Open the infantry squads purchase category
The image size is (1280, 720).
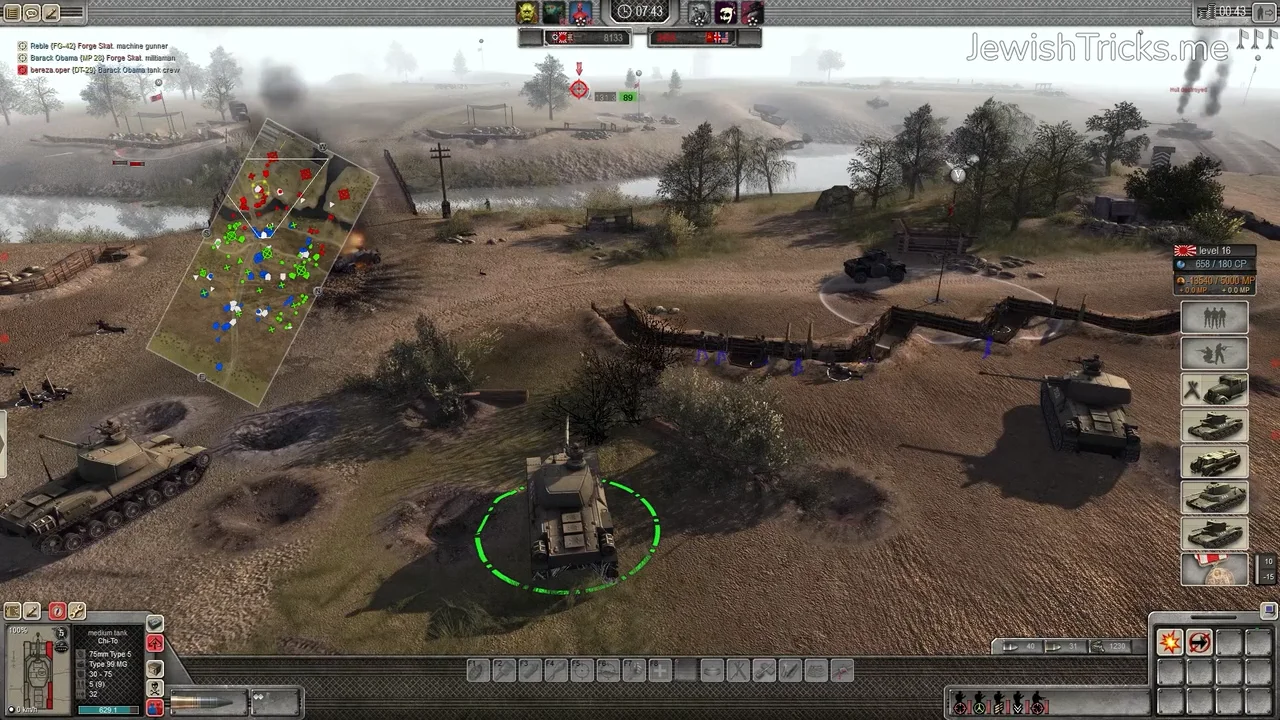click(1214, 318)
